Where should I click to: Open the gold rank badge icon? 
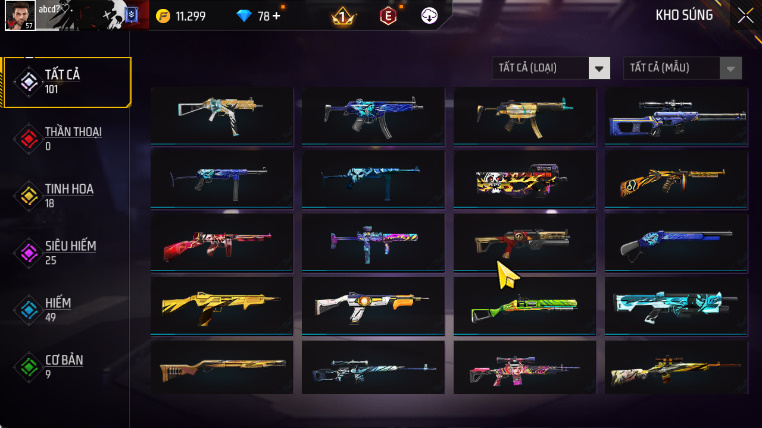(342, 16)
